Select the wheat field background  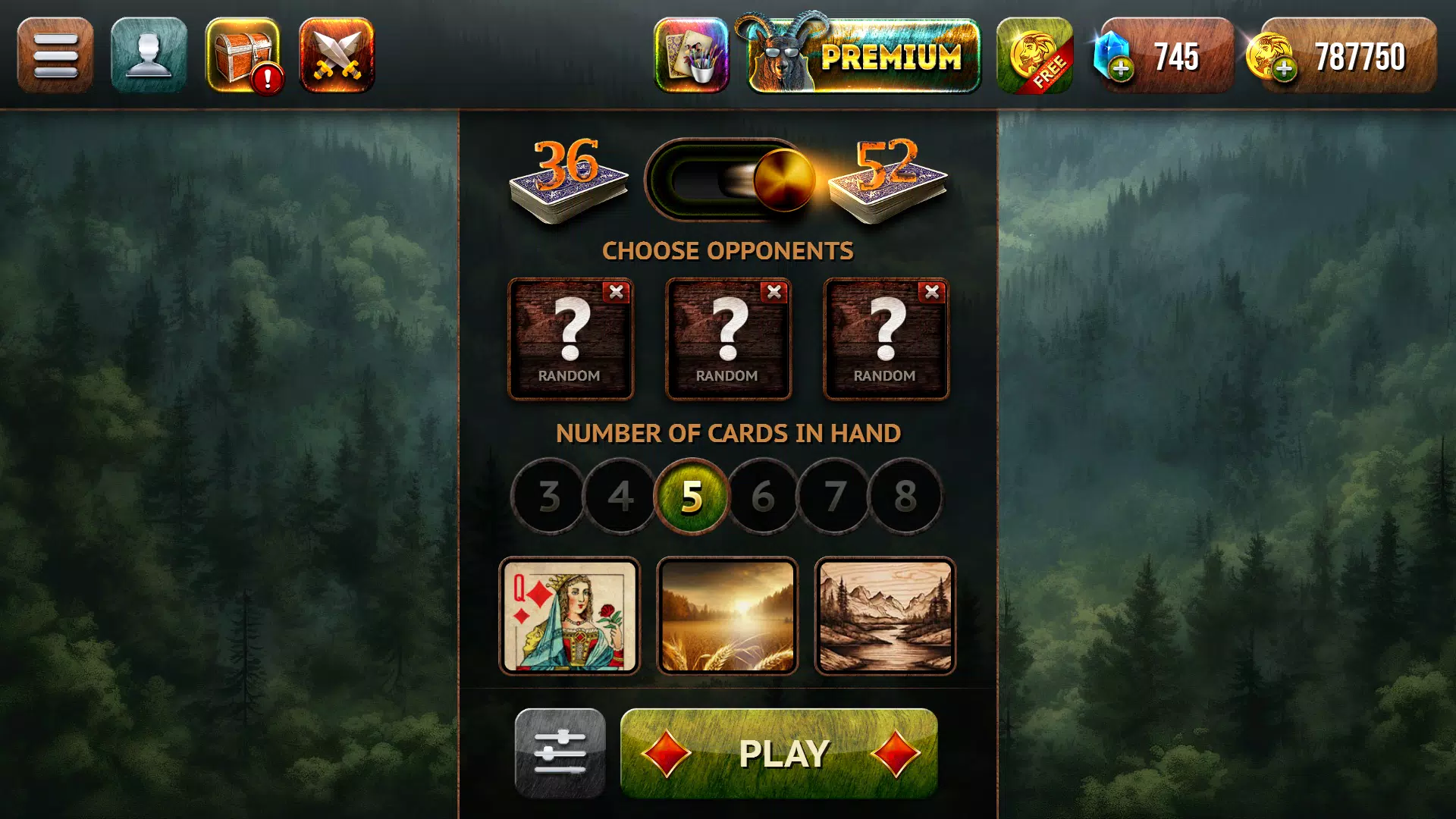click(x=728, y=616)
